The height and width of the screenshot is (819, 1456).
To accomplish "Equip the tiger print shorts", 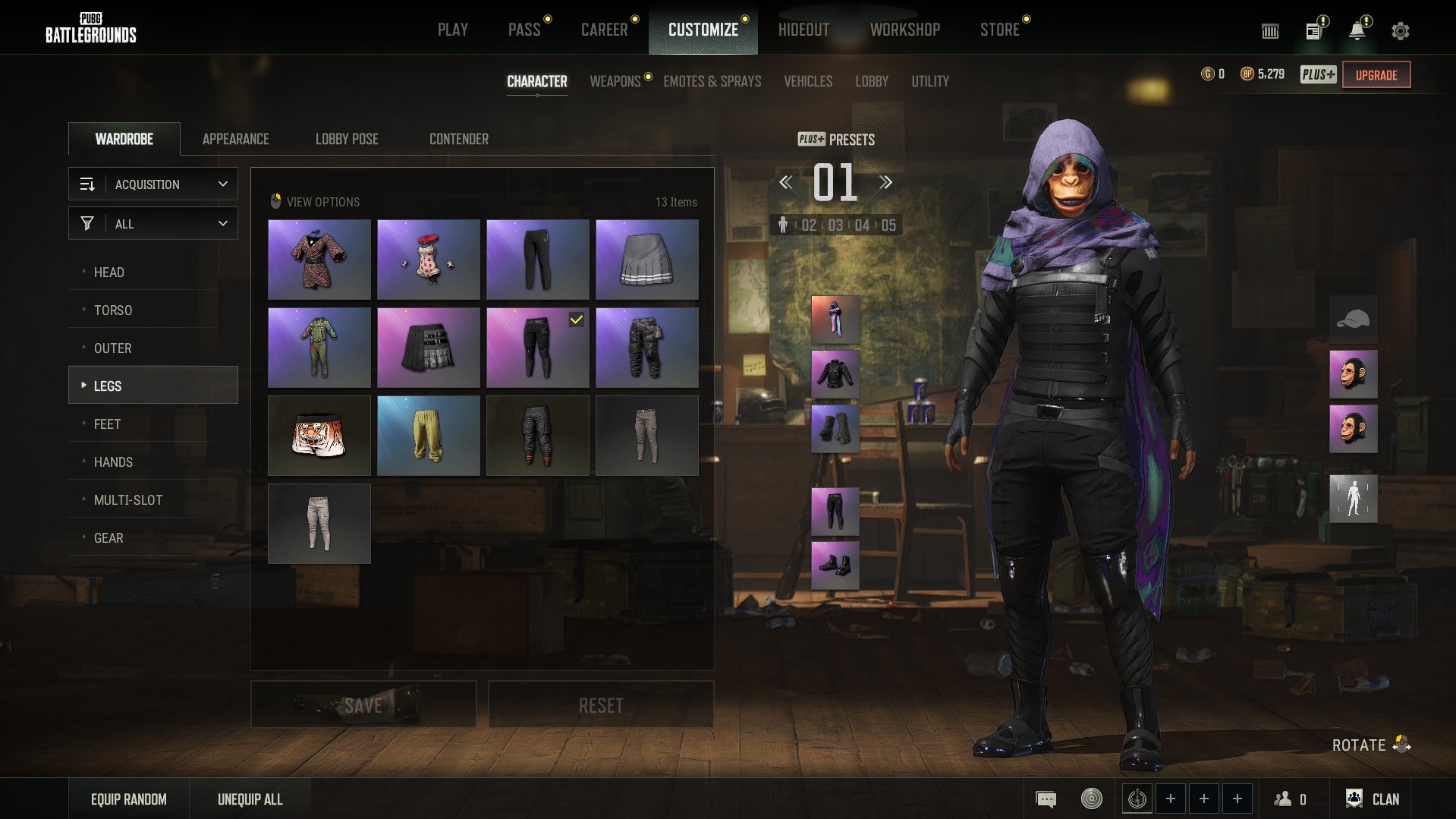I will coord(319,436).
